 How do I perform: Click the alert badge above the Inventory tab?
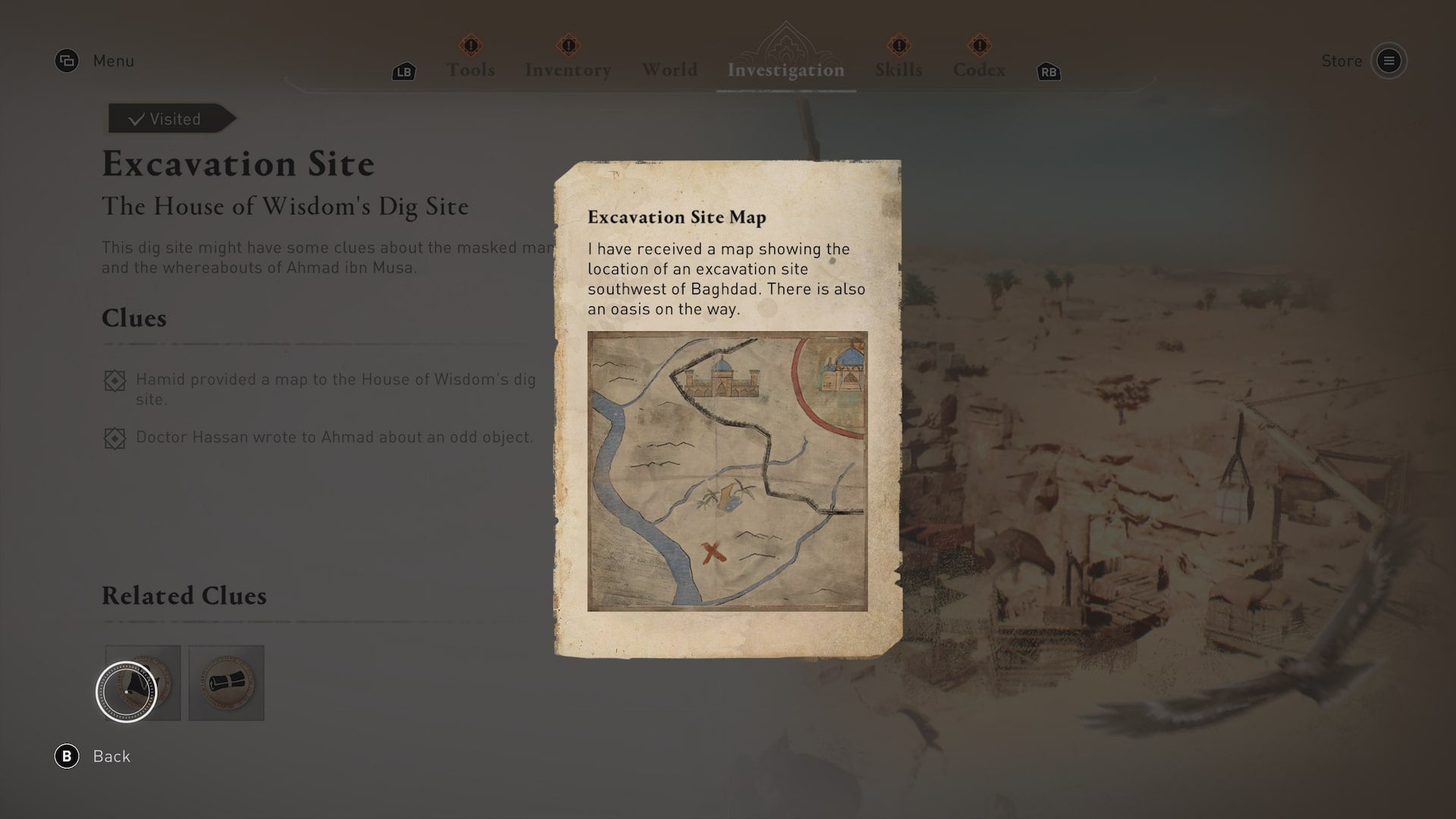pos(567,47)
